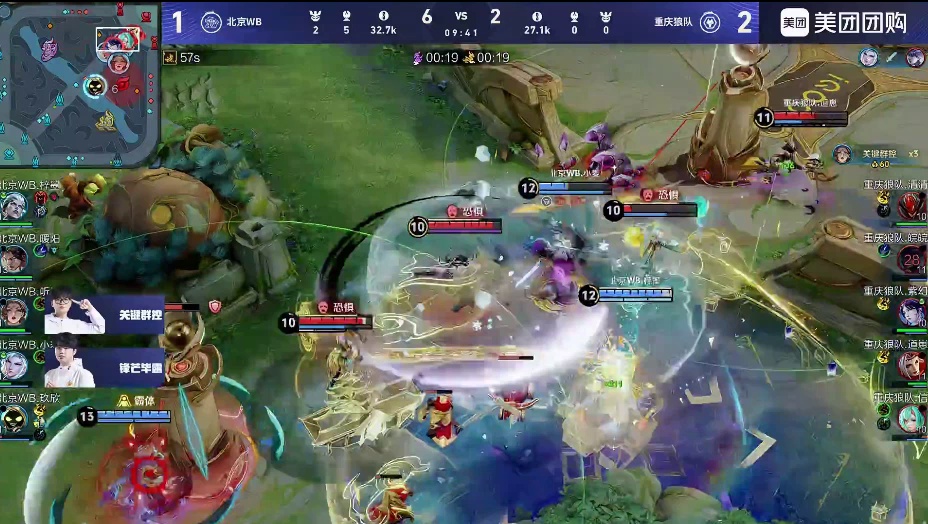Choose 重庆狼队.道崽 hero portrait
The width and height of the screenshot is (928, 524).
click(x=911, y=366)
